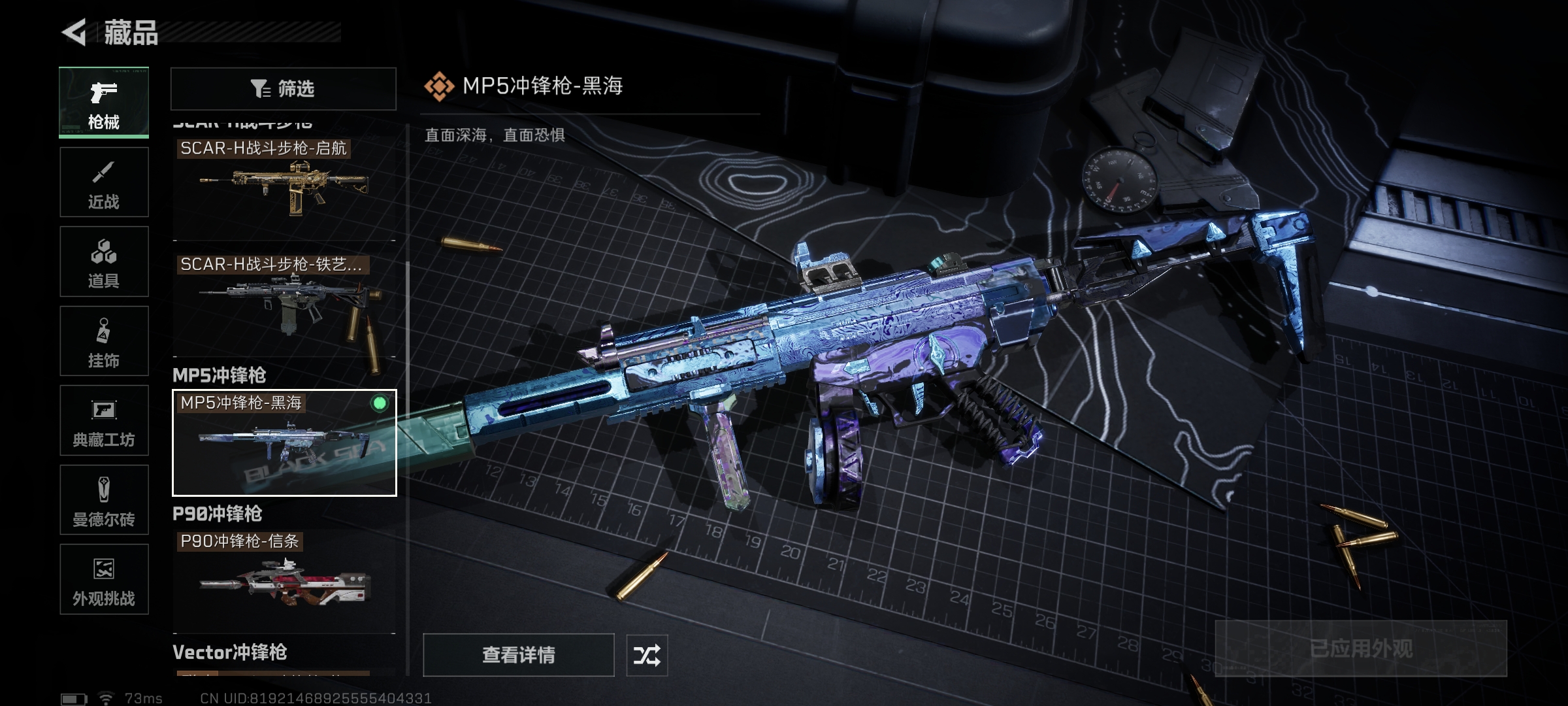Select the SCAR-H战斗步枪-启航 skin
This screenshot has height=706, width=1568.
point(284,186)
